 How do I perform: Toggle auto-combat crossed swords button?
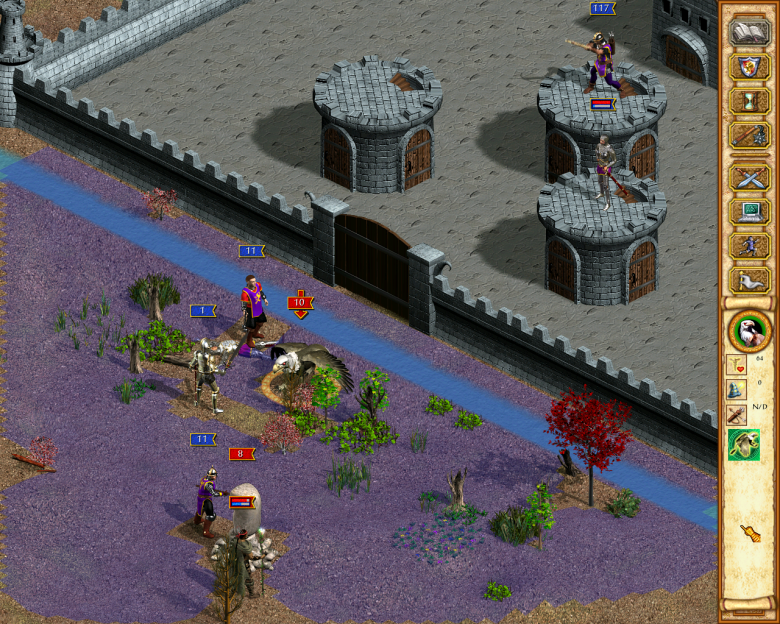click(748, 179)
